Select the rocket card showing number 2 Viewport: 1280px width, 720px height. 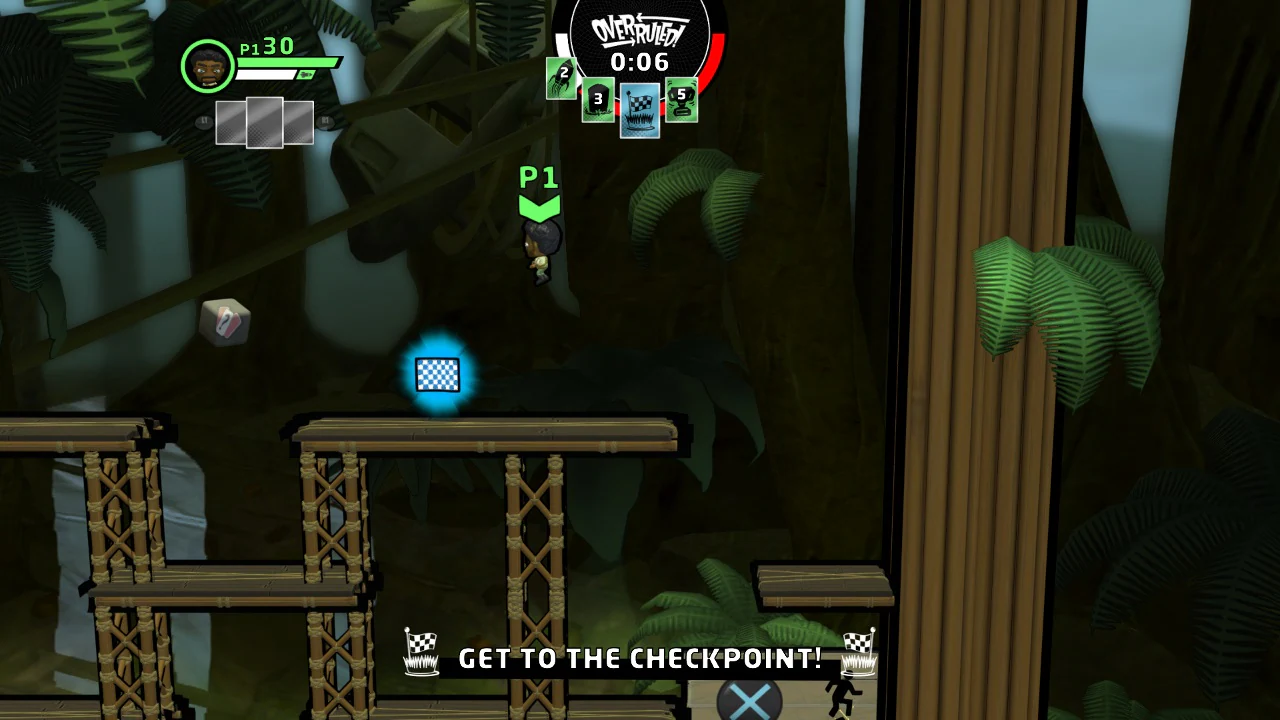[x=562, y=78]
